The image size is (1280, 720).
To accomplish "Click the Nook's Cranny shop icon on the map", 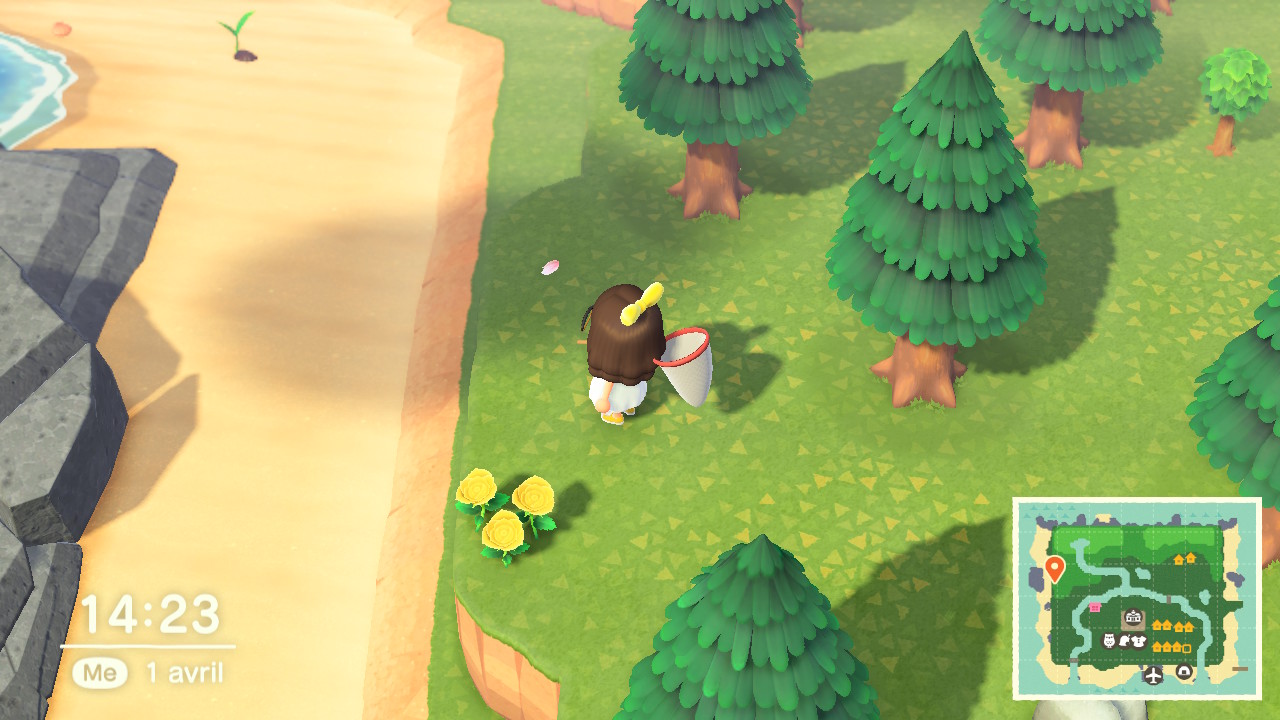I will coord(1125,641).
